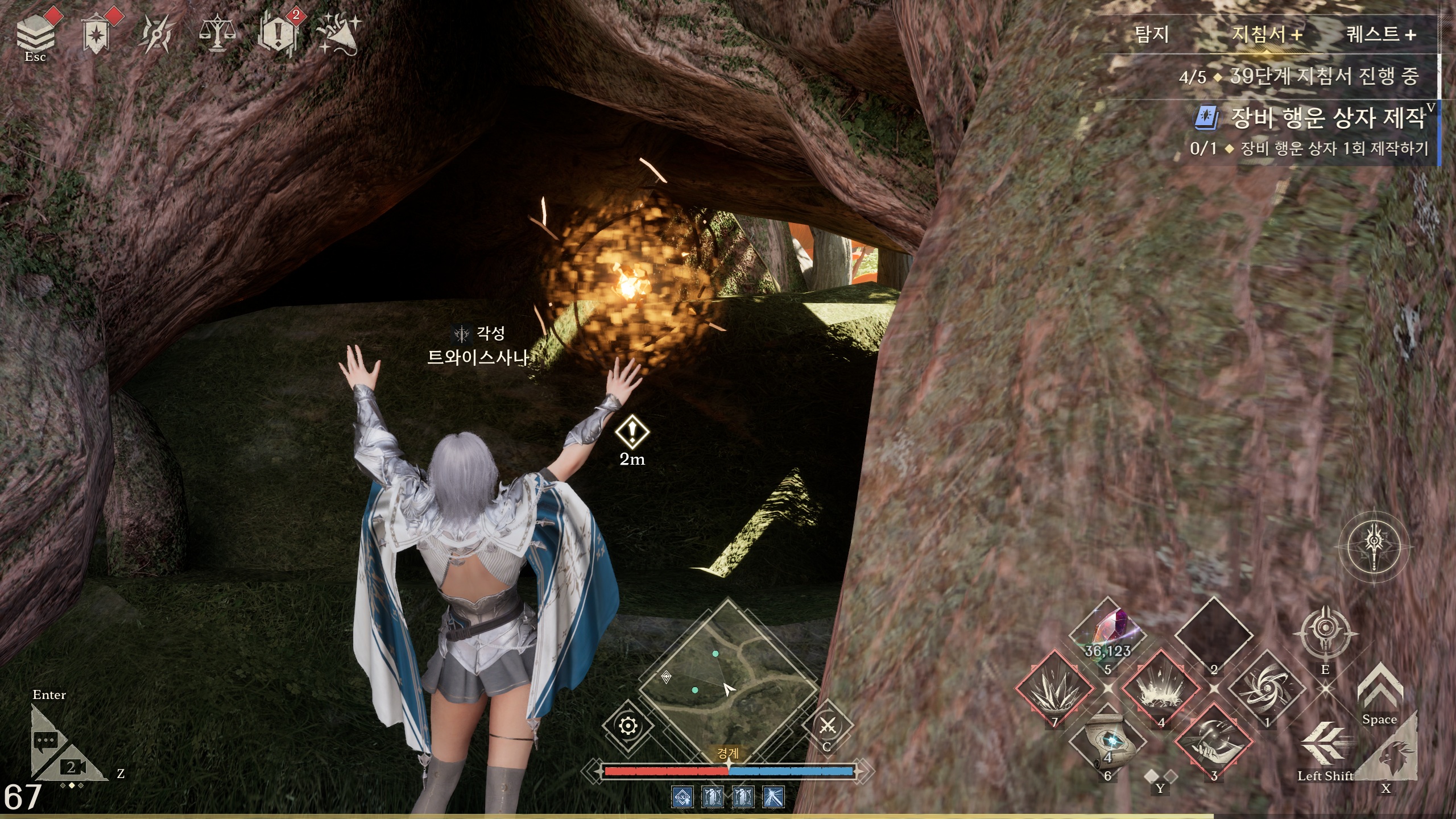Viewport: 1456px width, 819px height.
Task: Use the purple crystal item in slot 5
Action: (x=1107, y=634)
